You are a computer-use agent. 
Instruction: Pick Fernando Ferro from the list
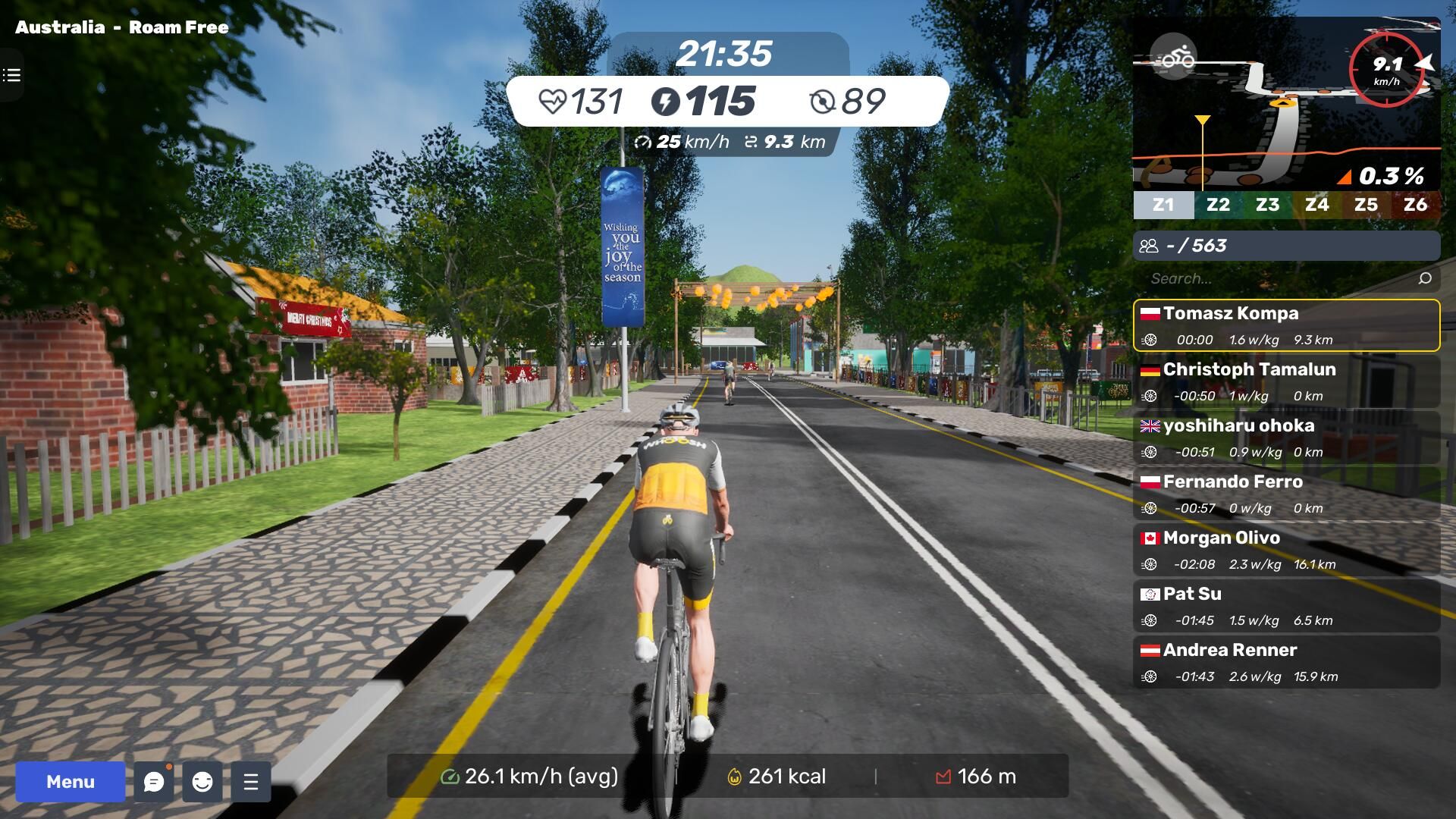pos(1286,494)
